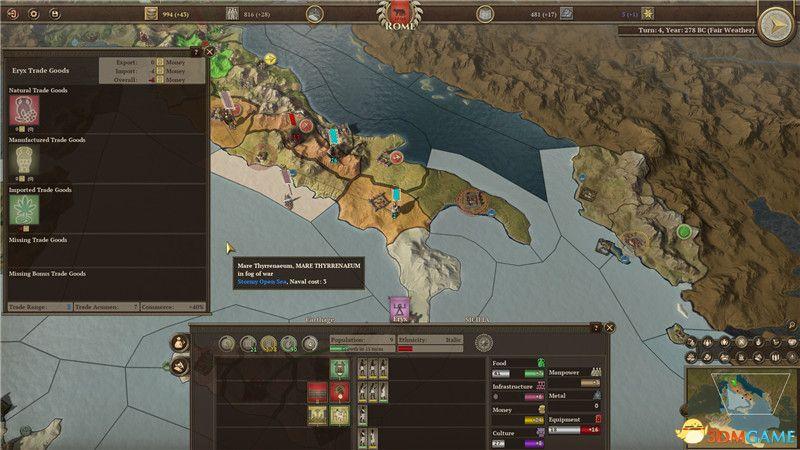Open help for the region details panel
Image resolution: width=800 pixels, height=450 pixels.
pyautogui.click(x=597, y=327)
